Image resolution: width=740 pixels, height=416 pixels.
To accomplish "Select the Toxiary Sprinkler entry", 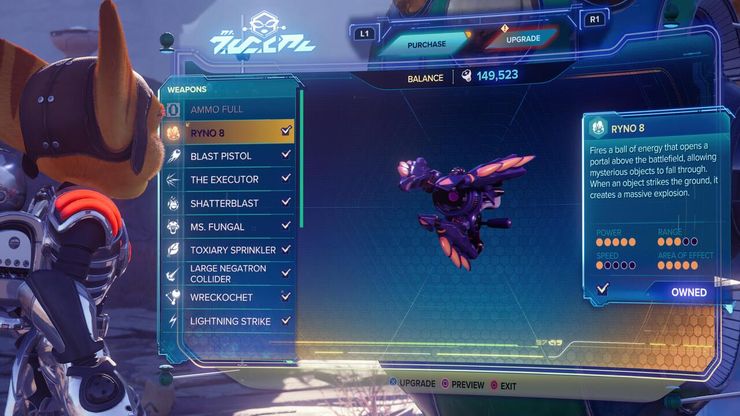I will [228, 250].
